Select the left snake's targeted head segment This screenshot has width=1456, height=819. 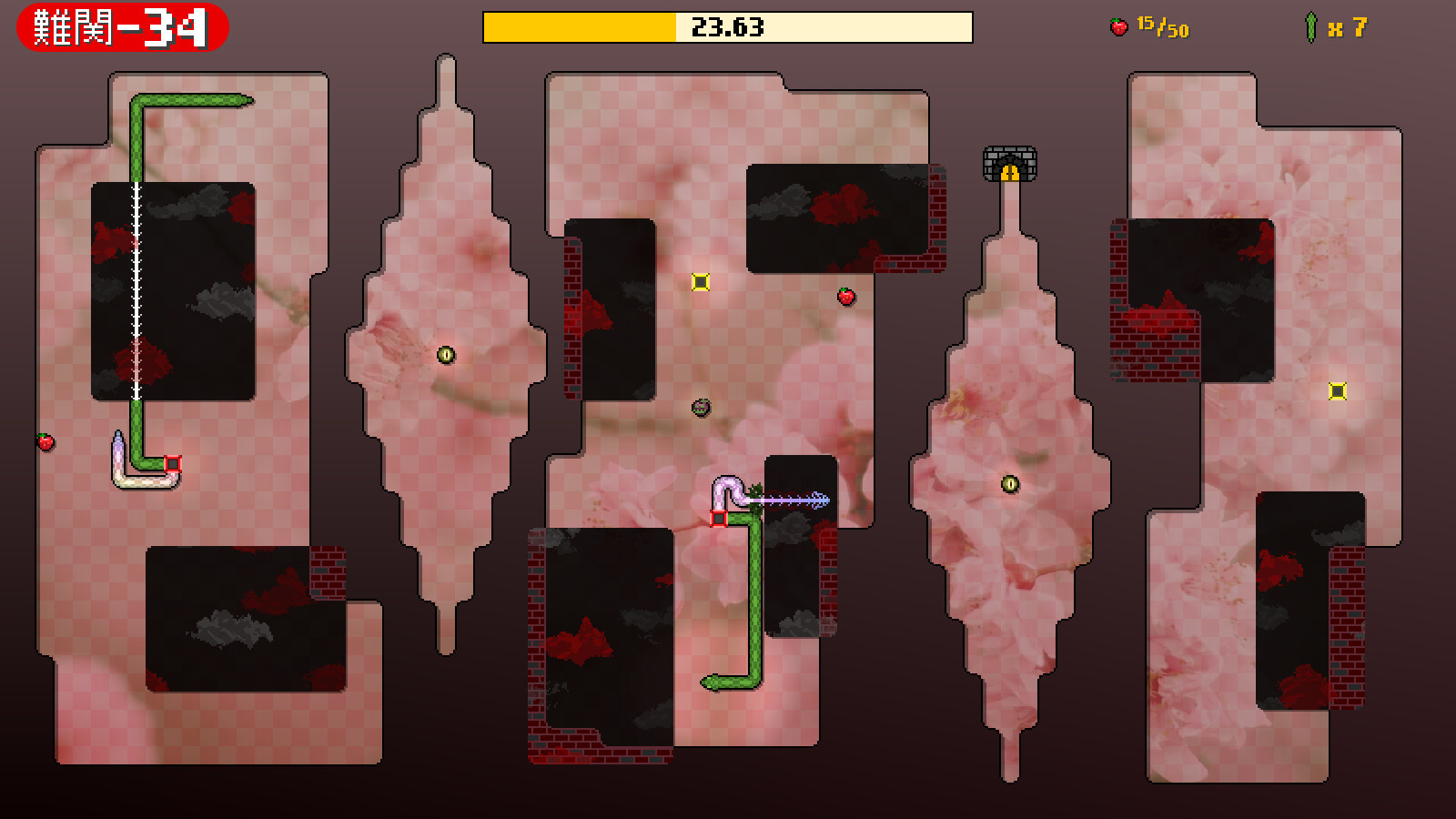pyautogui.click(x=171, y=464)
